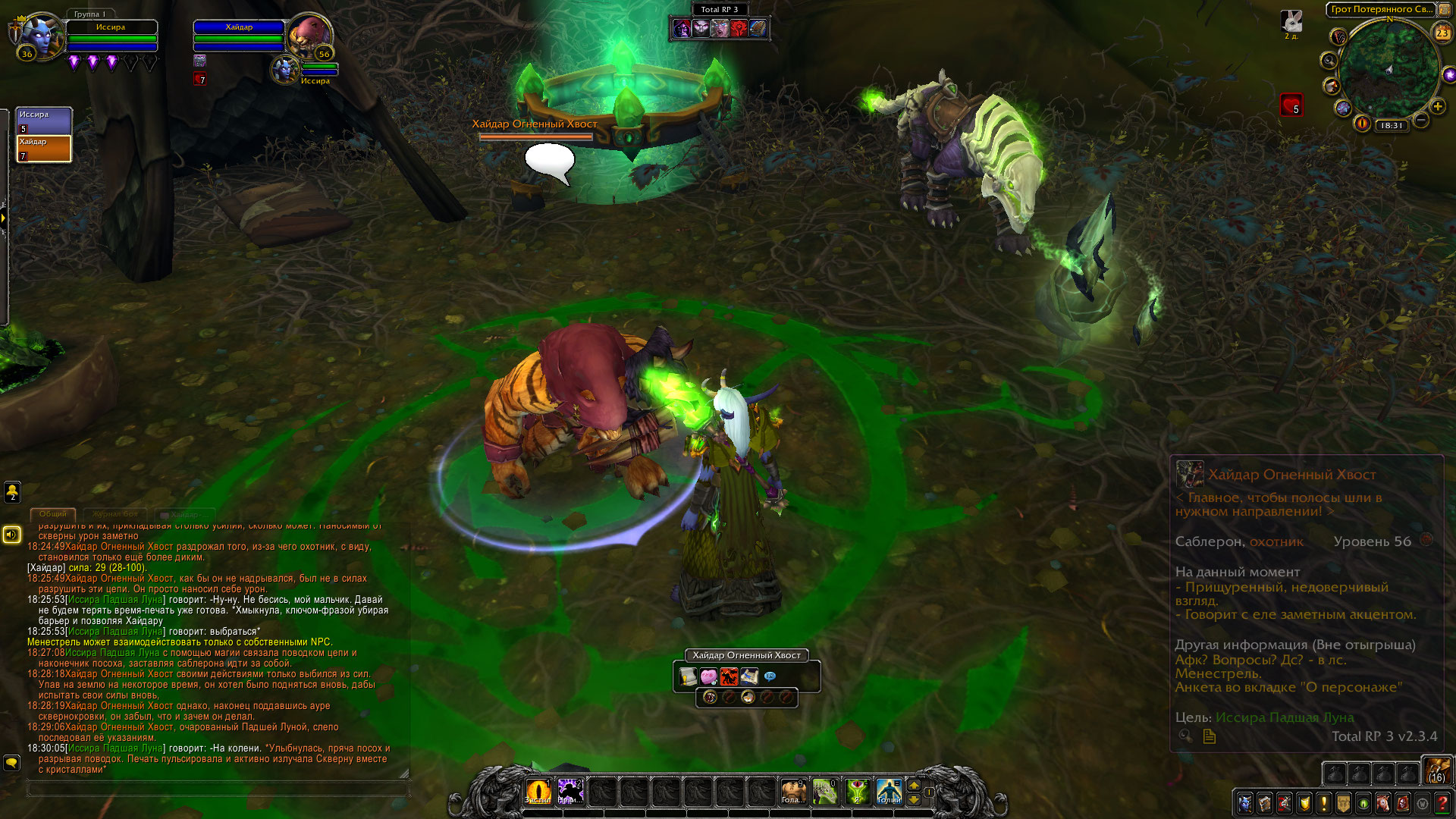Image resolution: width=1456 pixels, height=819 pixels.
Task: Activate the green eye ability on the action bar
Action: (857, 791)
